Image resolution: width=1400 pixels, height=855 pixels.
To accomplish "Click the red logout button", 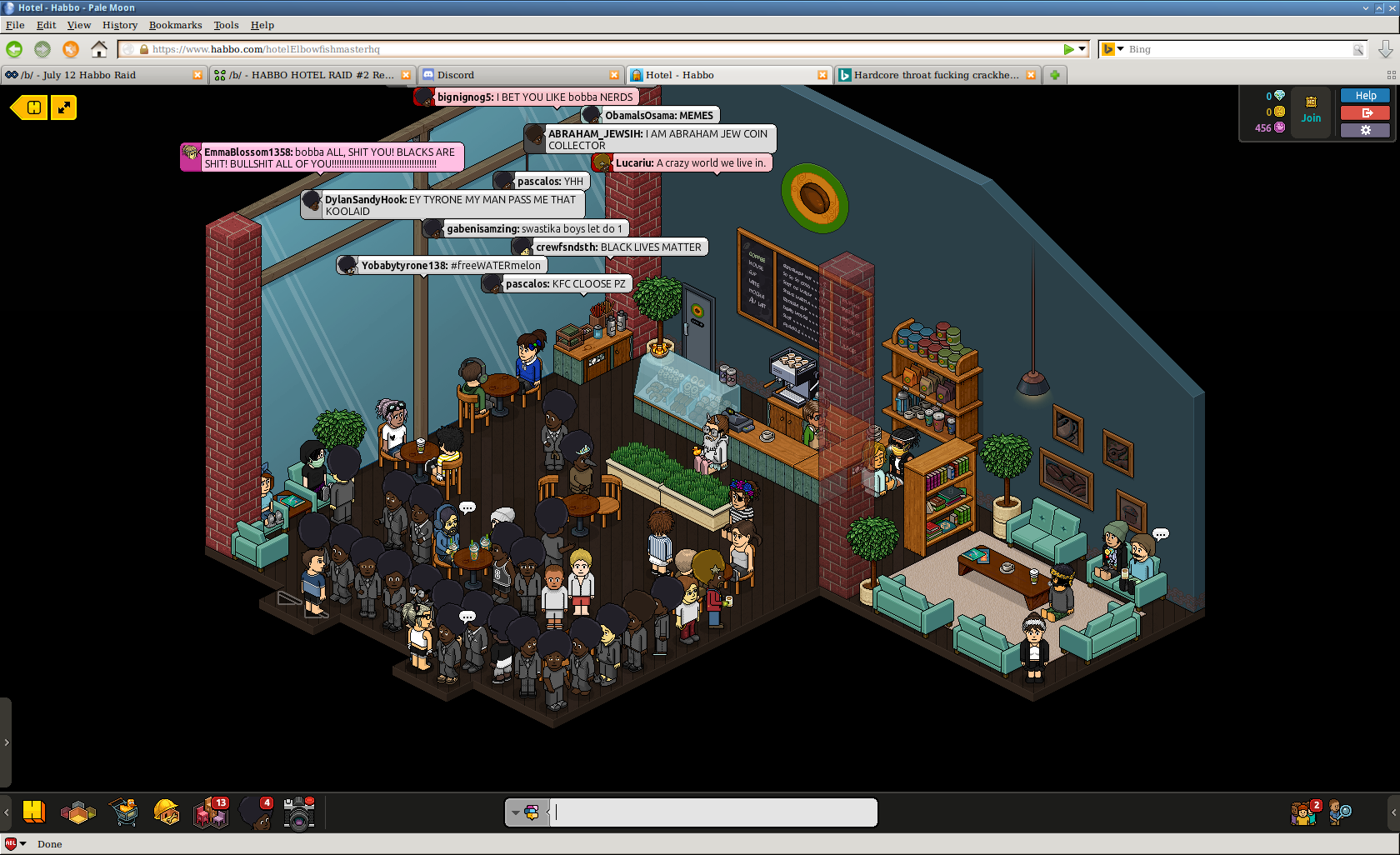I will (x=1365, y=113).
